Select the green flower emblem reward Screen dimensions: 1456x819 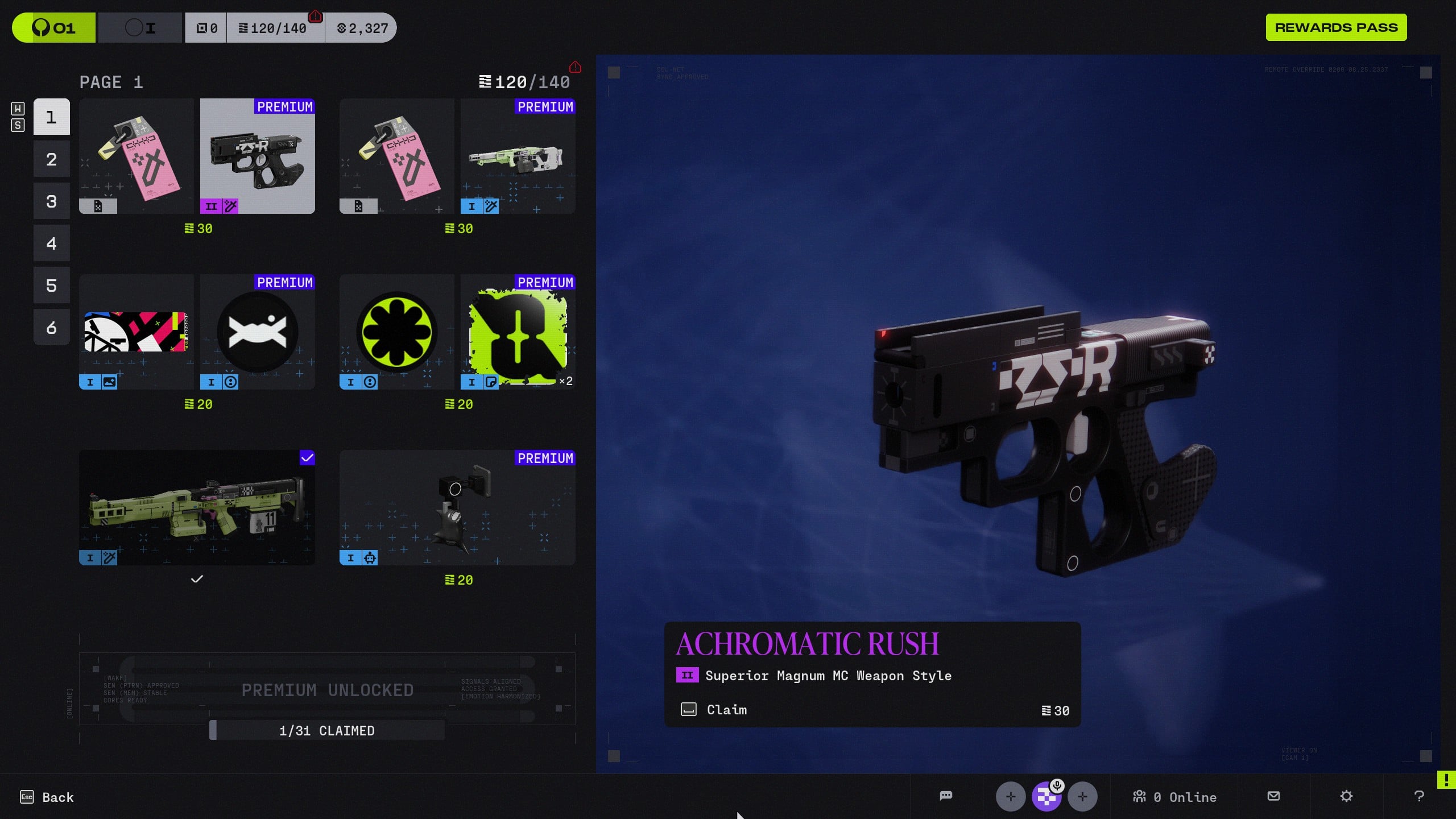(396, 332)
